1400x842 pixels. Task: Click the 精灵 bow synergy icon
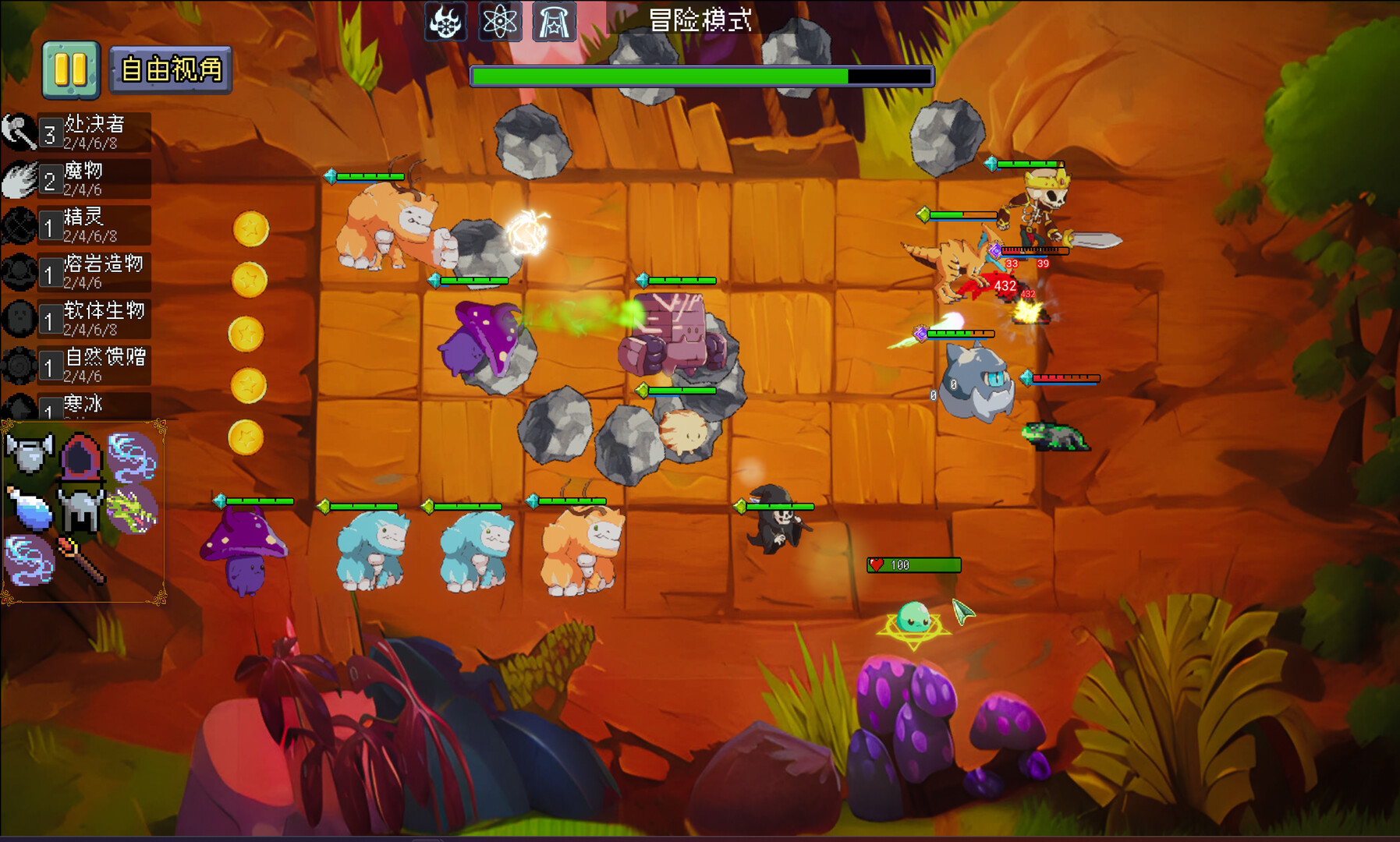(17, 224)
